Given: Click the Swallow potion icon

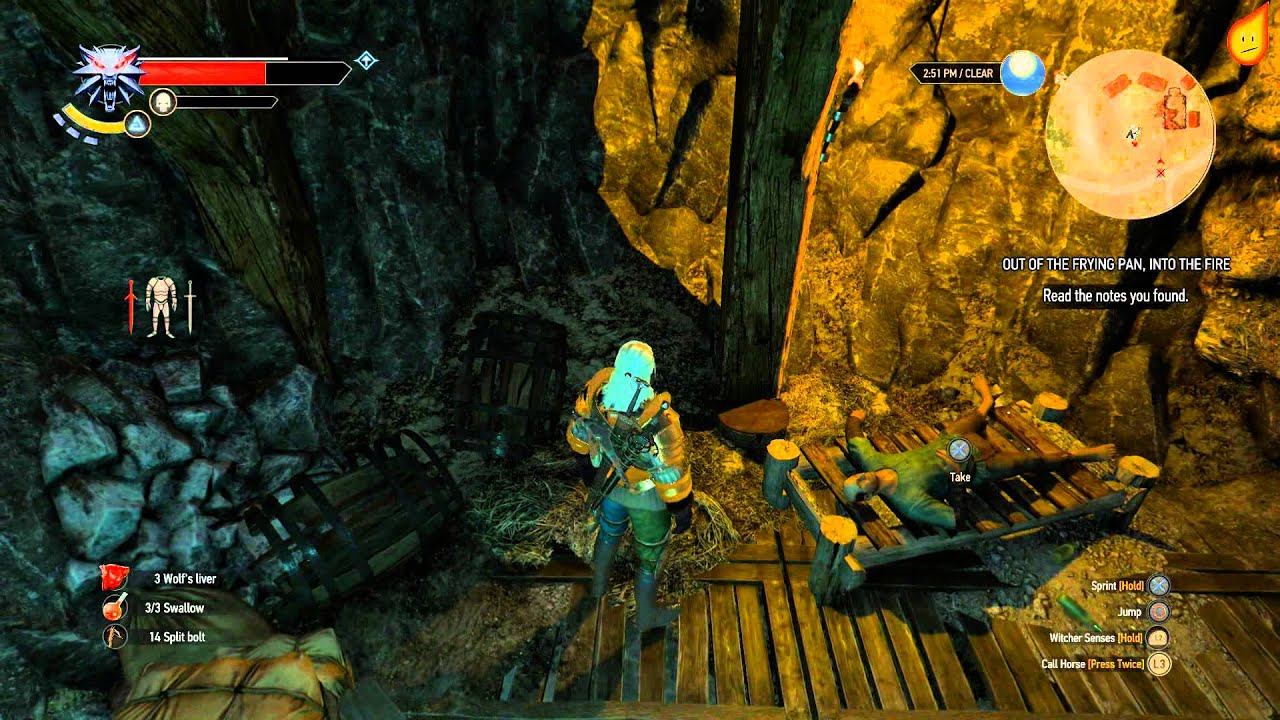Looking at the screenshot, I should click(113, 606).
